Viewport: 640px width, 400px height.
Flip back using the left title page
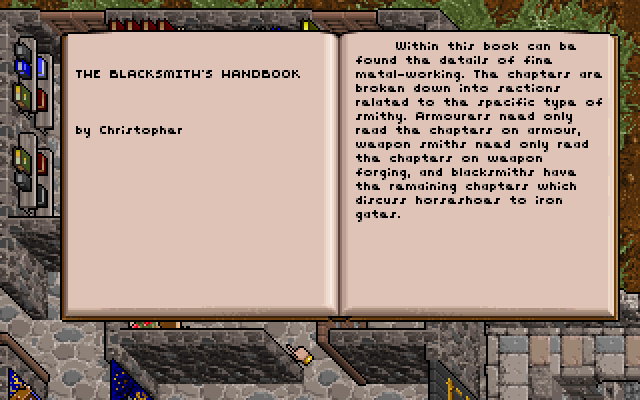(200, 220)
